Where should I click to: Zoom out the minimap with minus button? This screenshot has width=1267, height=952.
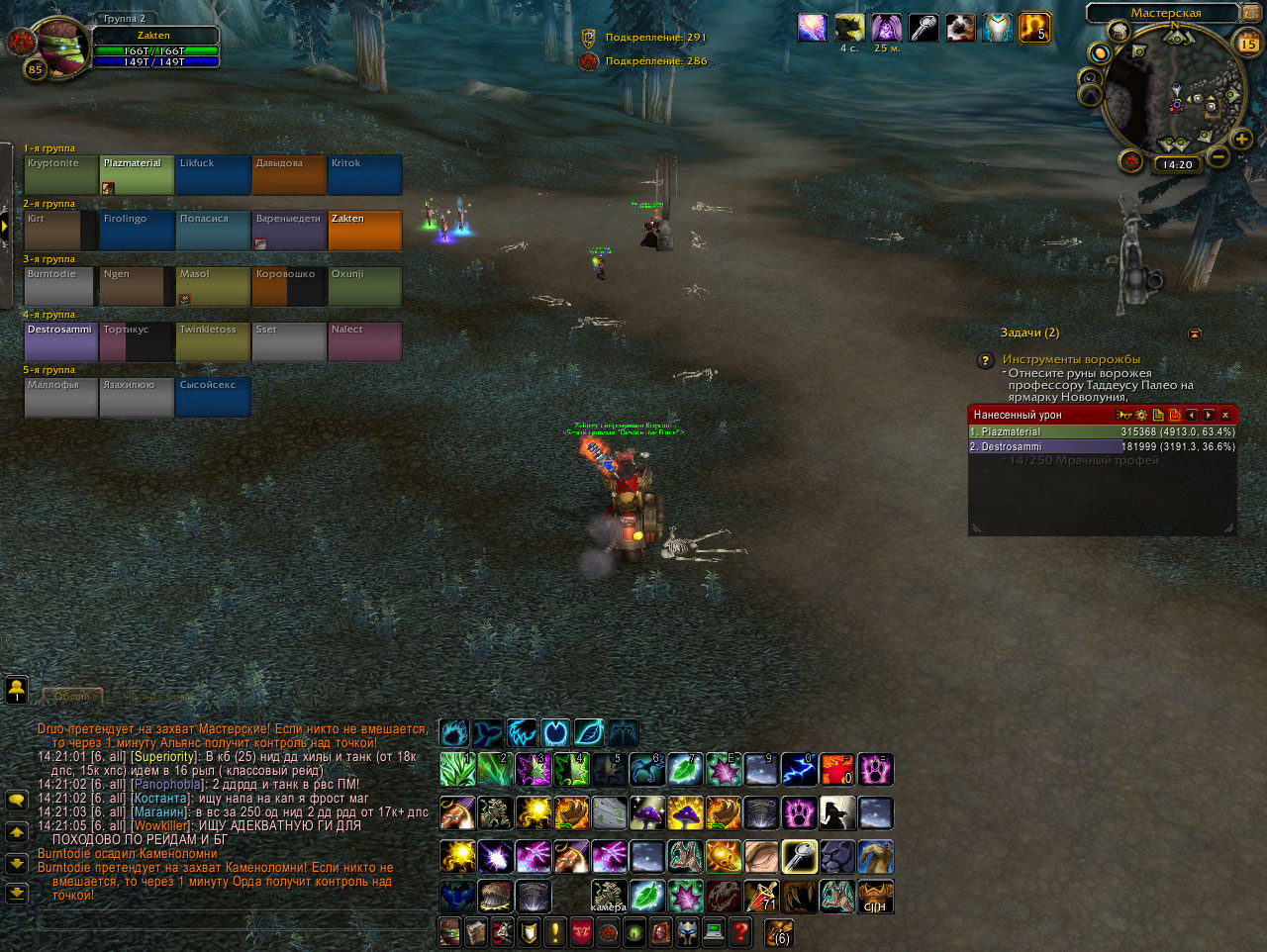tap(1218, 156)
